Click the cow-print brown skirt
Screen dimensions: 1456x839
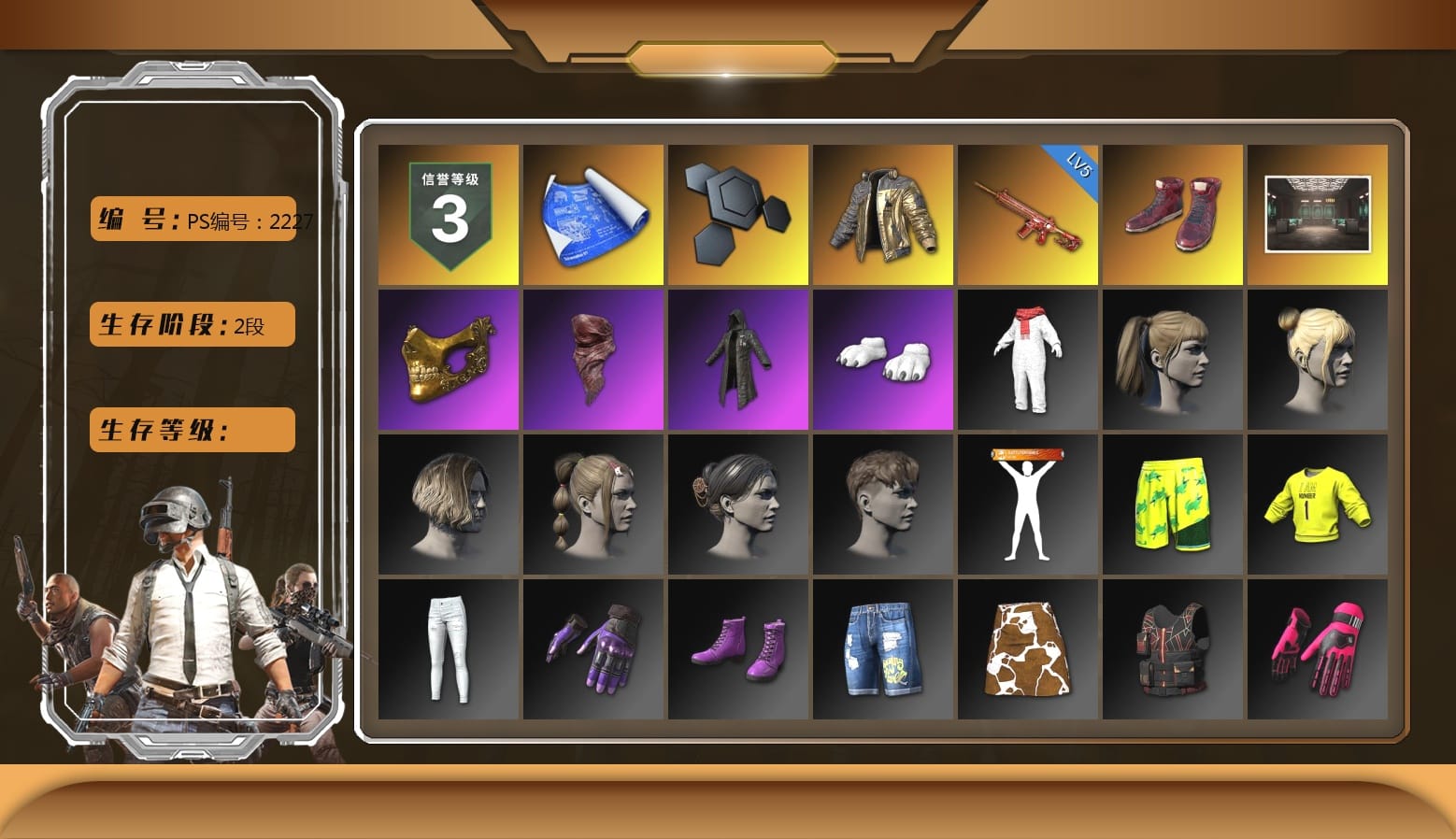1028,648
